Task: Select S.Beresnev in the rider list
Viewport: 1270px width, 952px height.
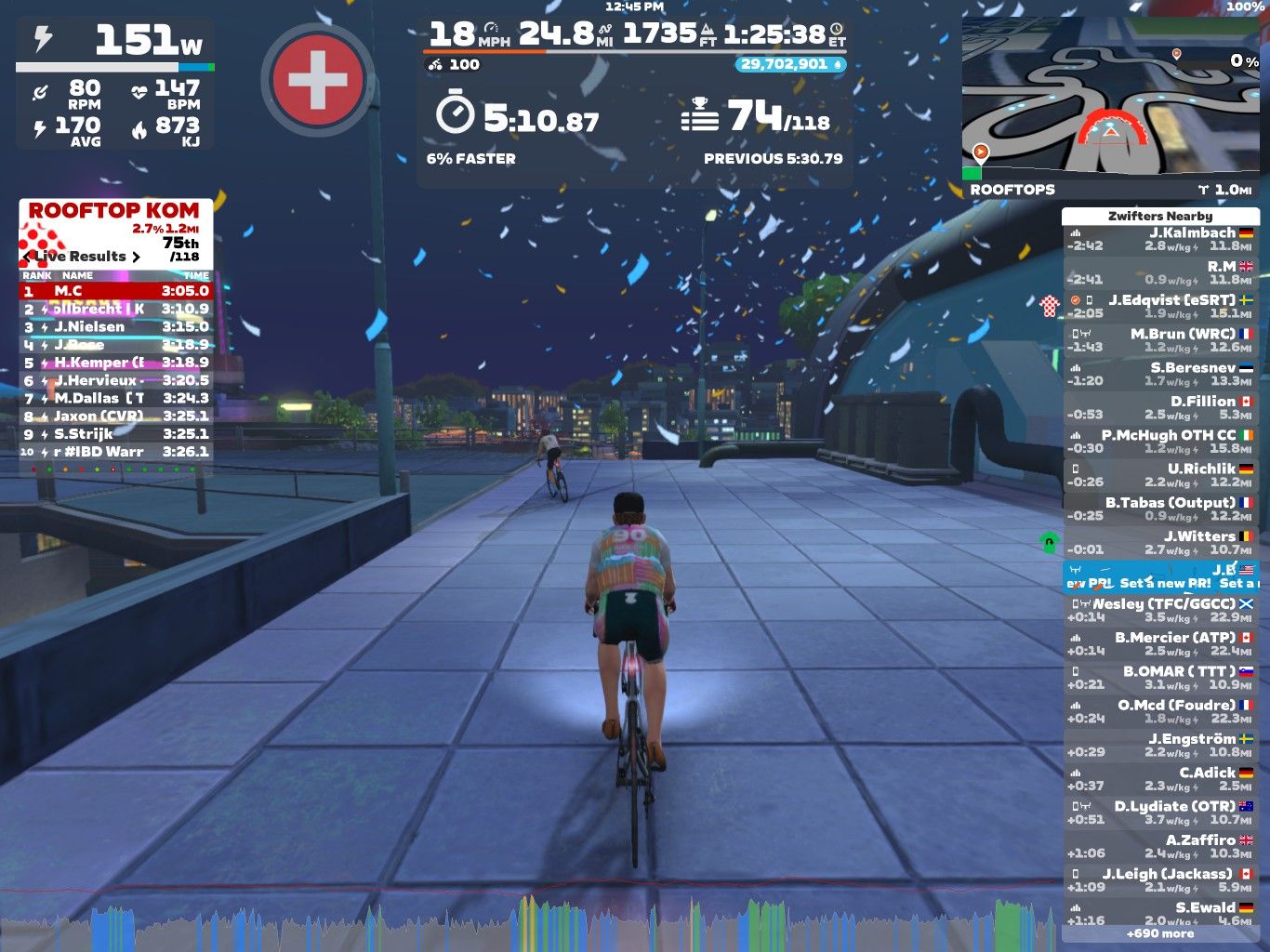Action: point(1159,374)
